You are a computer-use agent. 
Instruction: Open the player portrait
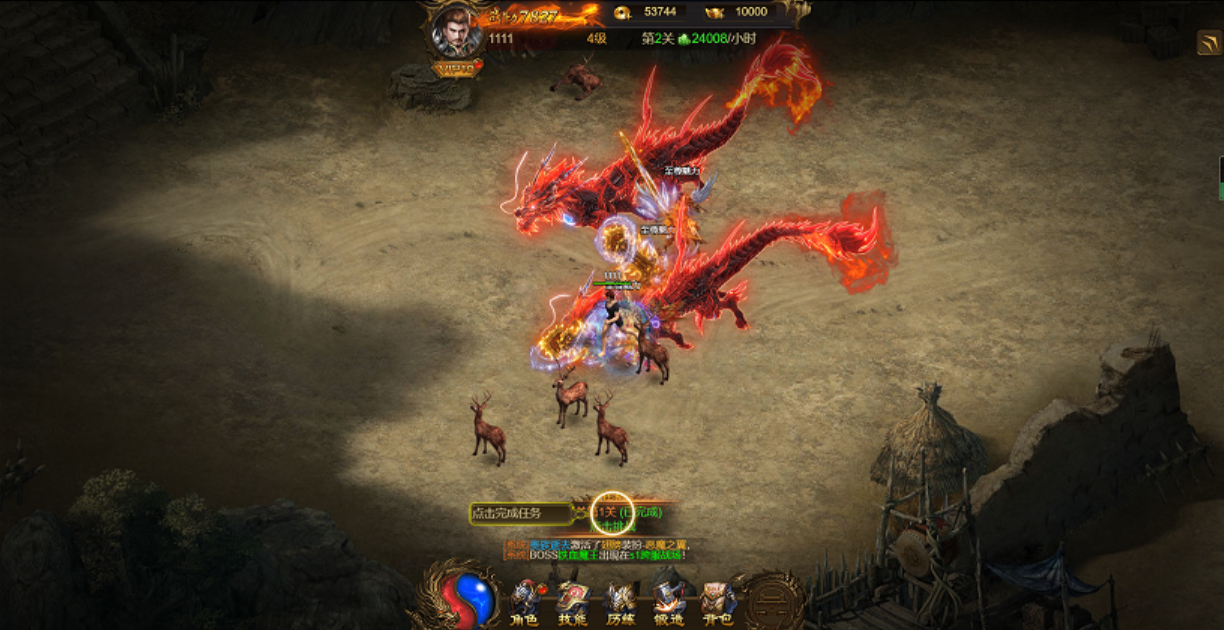point(455,33)
